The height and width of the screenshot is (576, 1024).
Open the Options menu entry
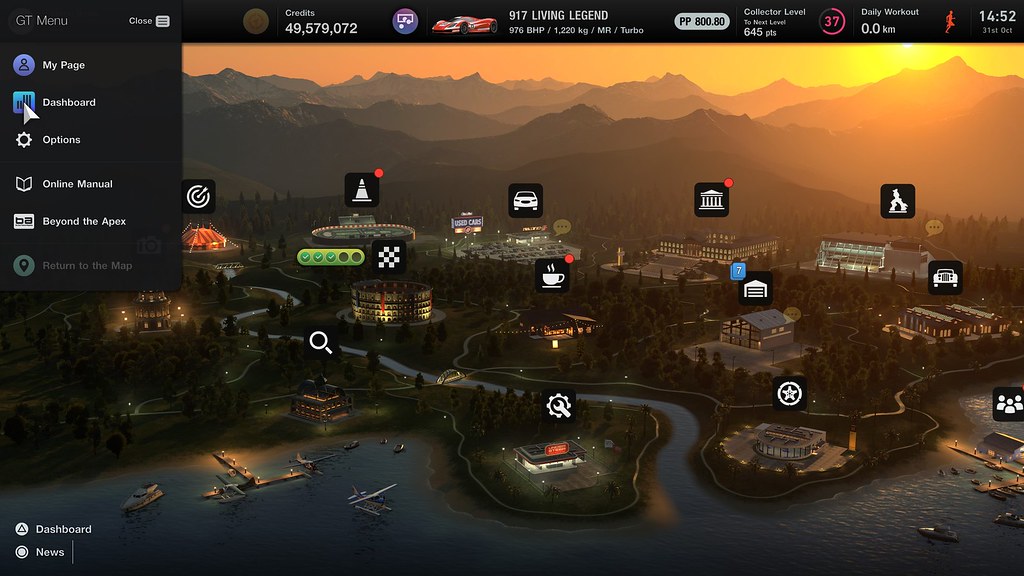coord(61,140)
